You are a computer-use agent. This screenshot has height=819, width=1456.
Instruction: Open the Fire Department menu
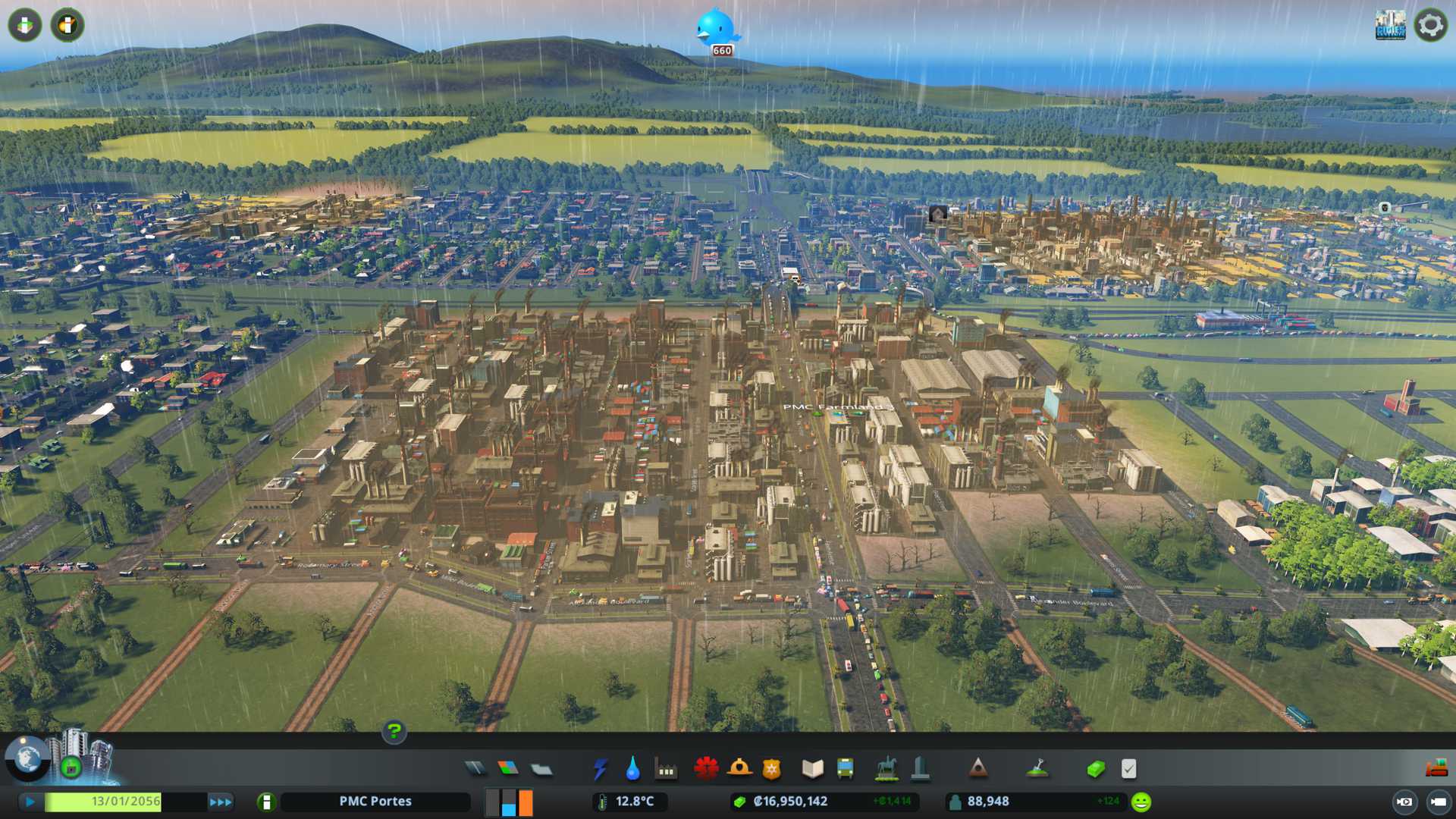point(739,769)
